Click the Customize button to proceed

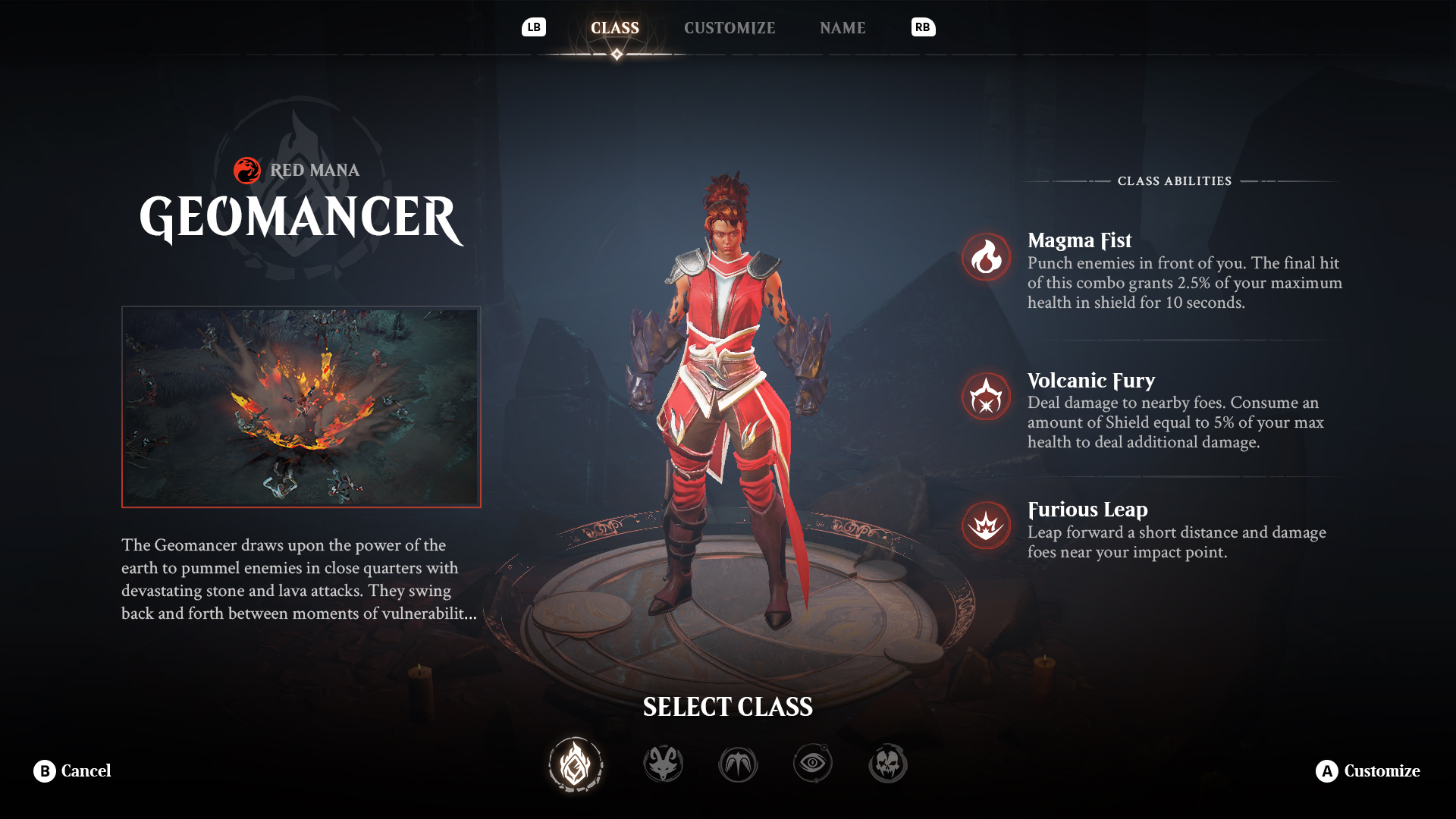point(1367,771)
